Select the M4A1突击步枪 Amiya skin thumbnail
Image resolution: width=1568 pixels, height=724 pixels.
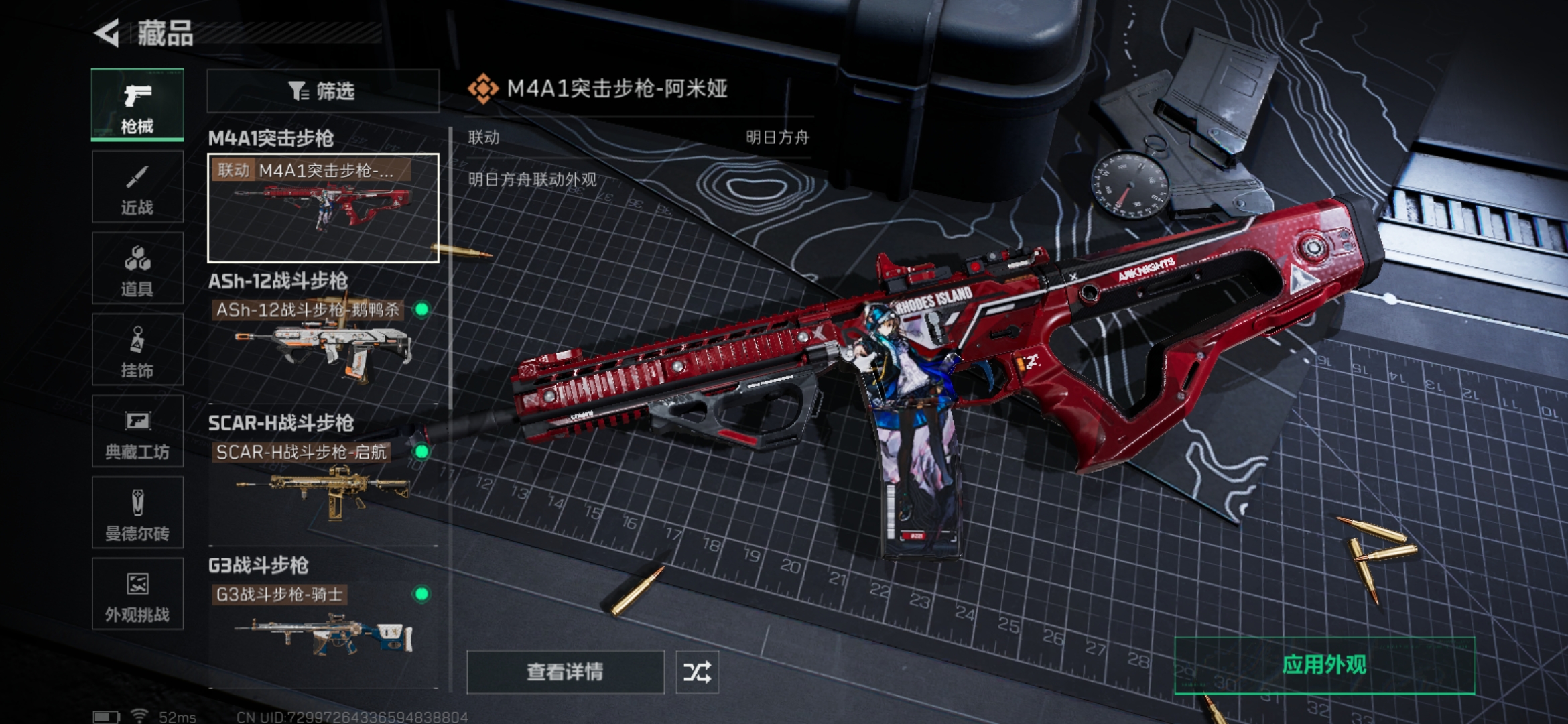[x=322, y=208]
